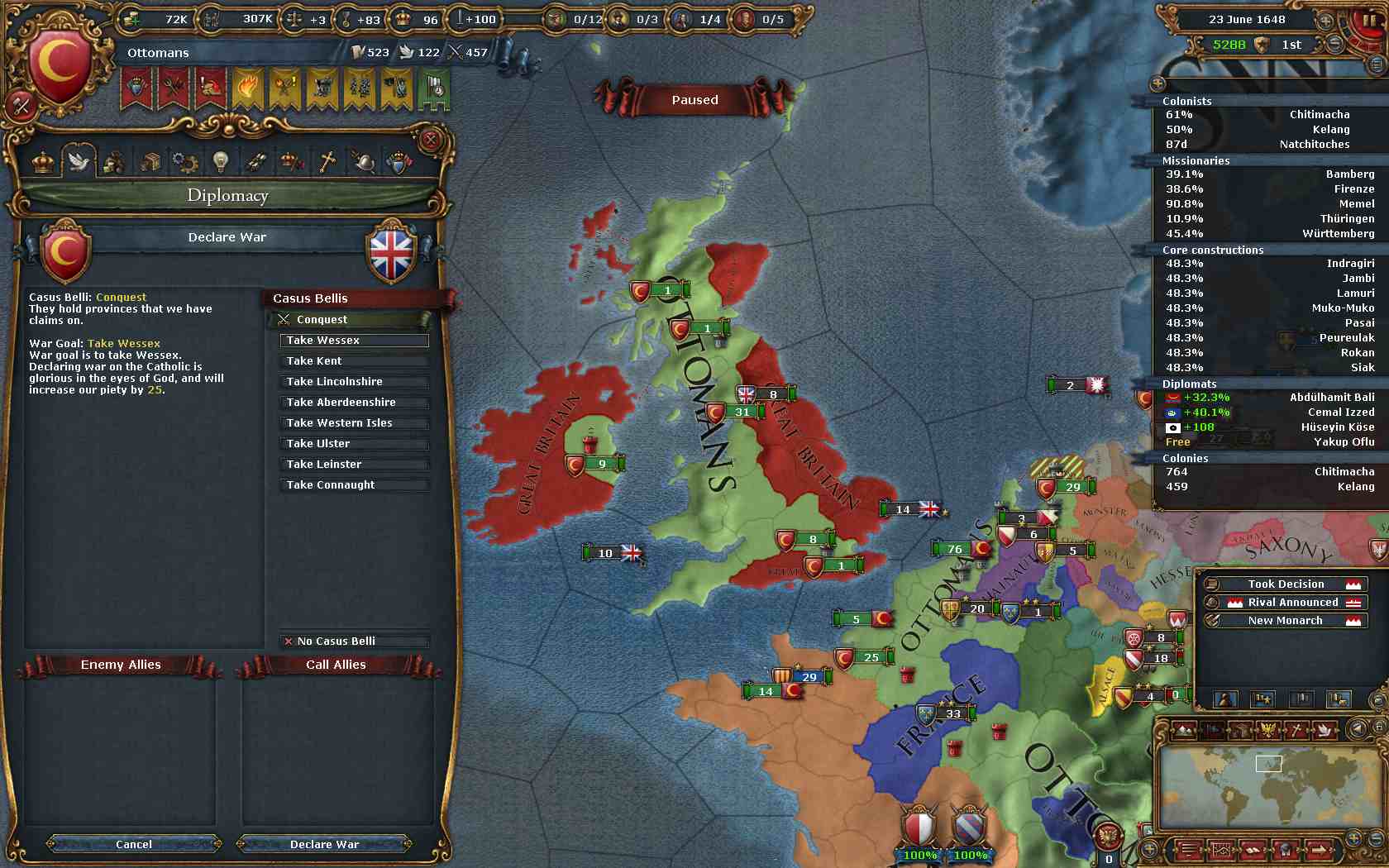Confirm with the Declare War button
1389x868 pixels.
click(324, 844)
